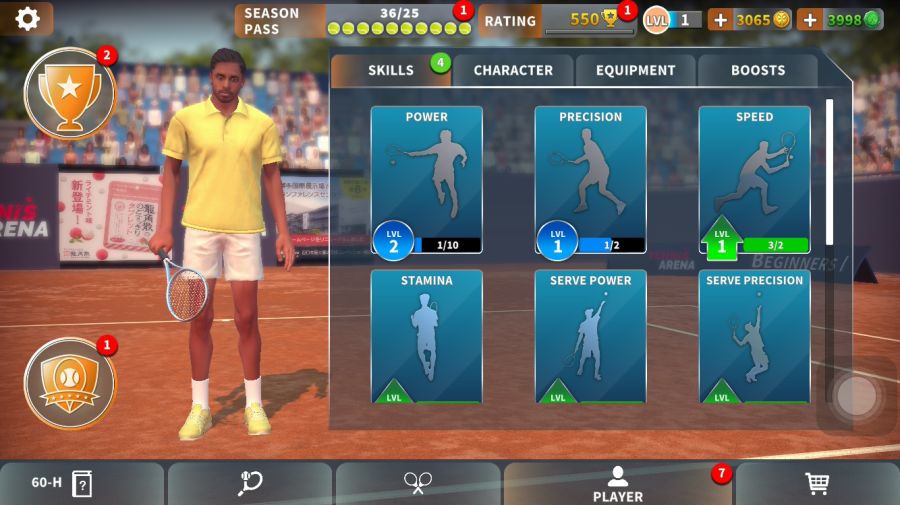Open the Season Pass panel
Screen dimensions: 900x505
click(x=350, y=20)
